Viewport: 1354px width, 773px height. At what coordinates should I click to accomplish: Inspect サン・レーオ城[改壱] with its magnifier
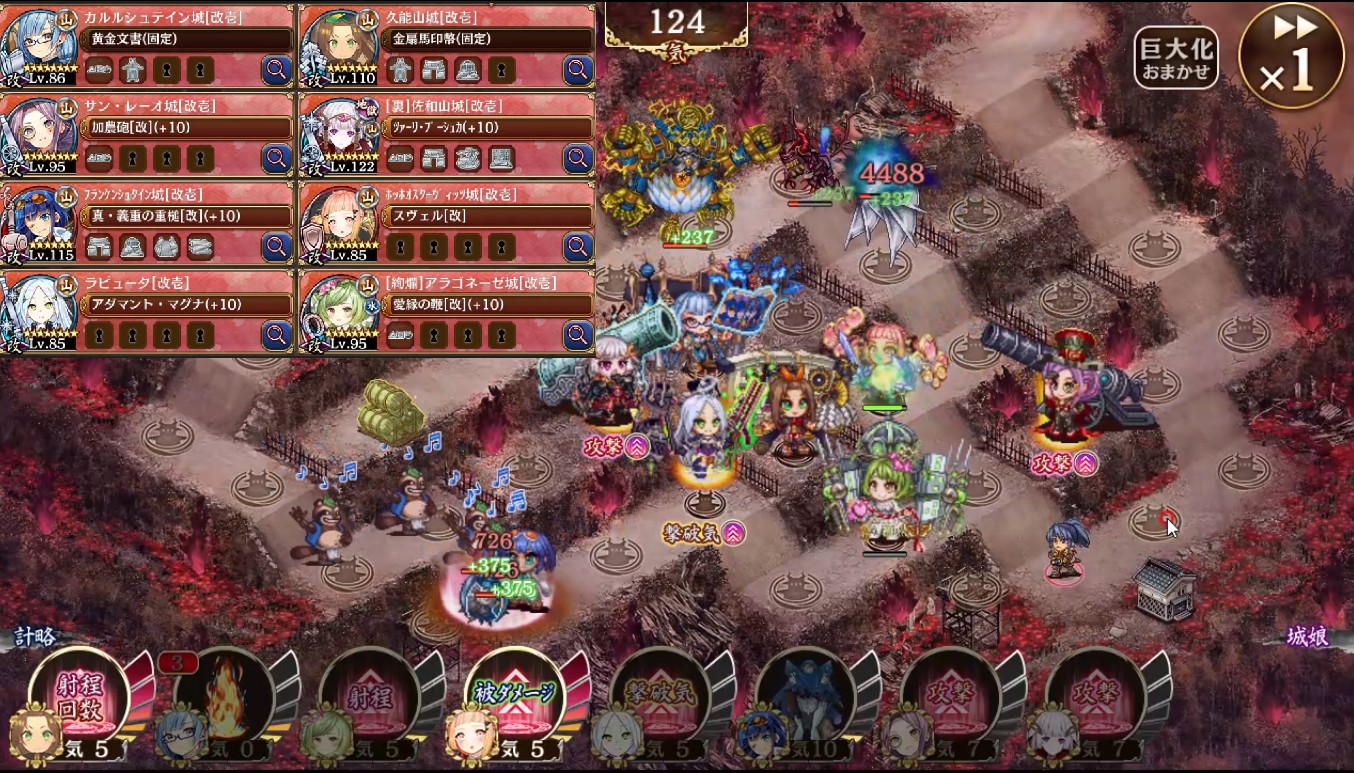pos(276,158)
